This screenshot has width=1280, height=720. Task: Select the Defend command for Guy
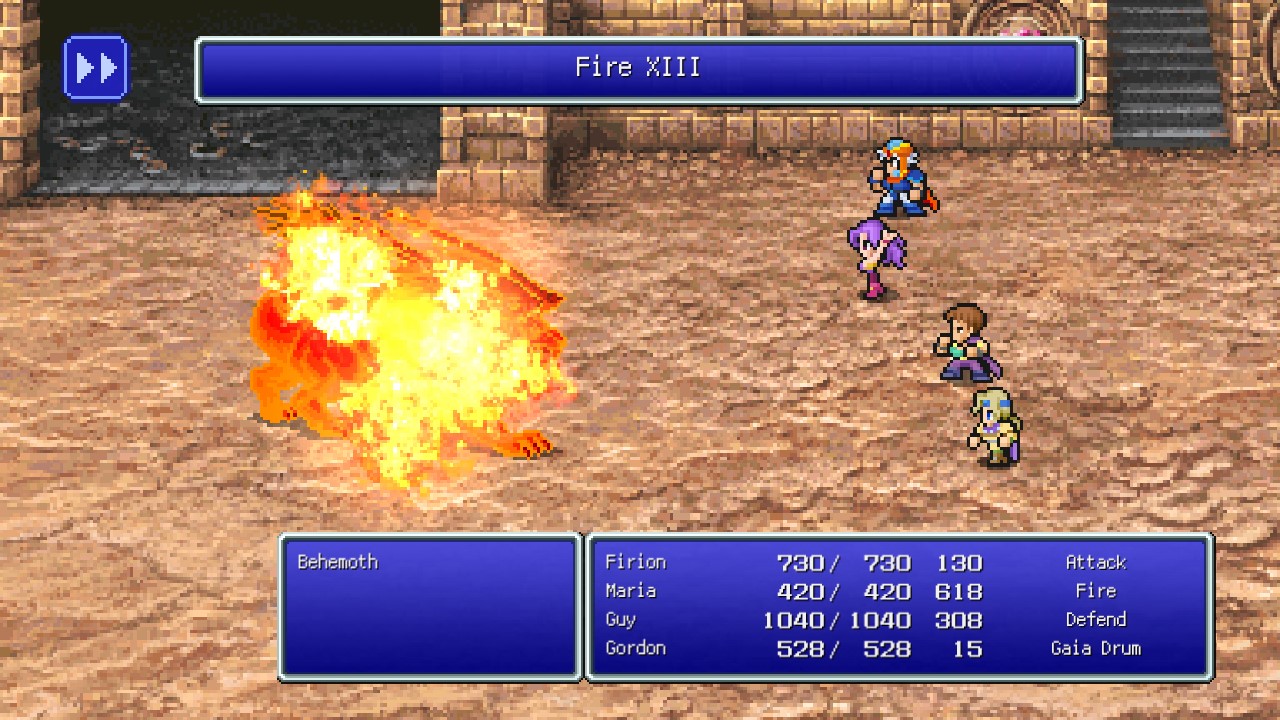point(1096,619)
